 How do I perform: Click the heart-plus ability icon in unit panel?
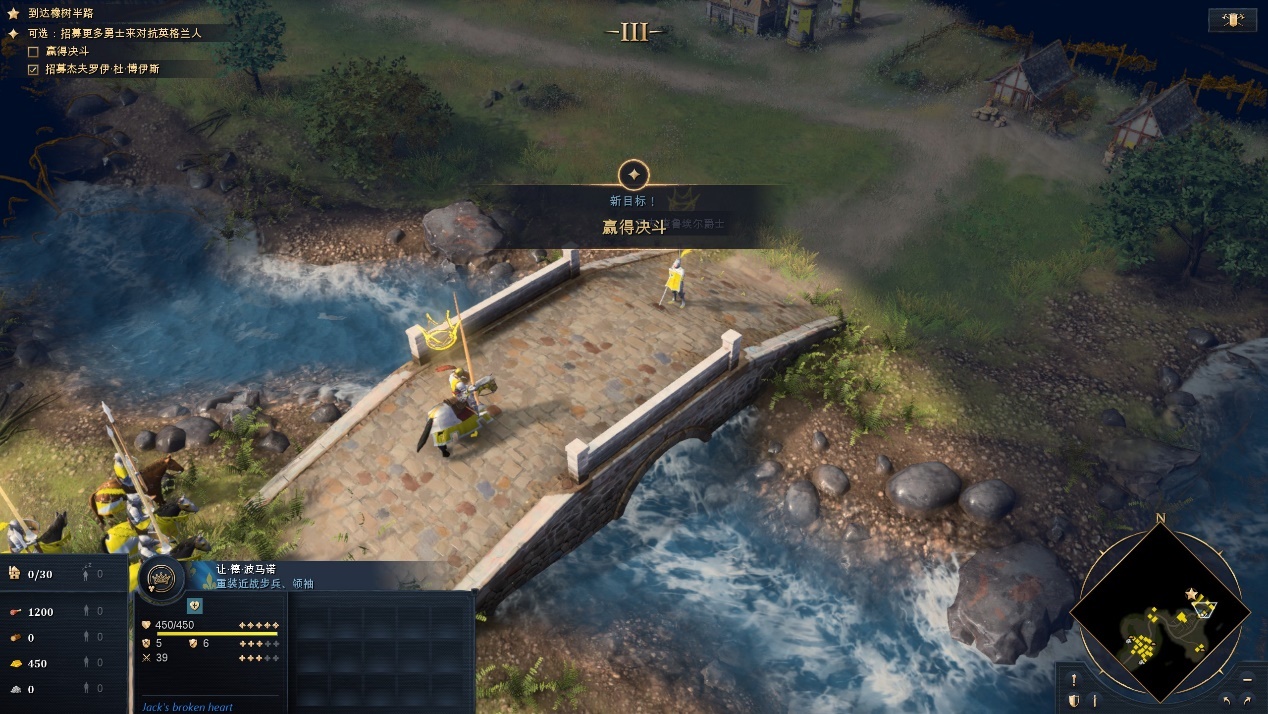pyautogui.click(x=195, y=605)
